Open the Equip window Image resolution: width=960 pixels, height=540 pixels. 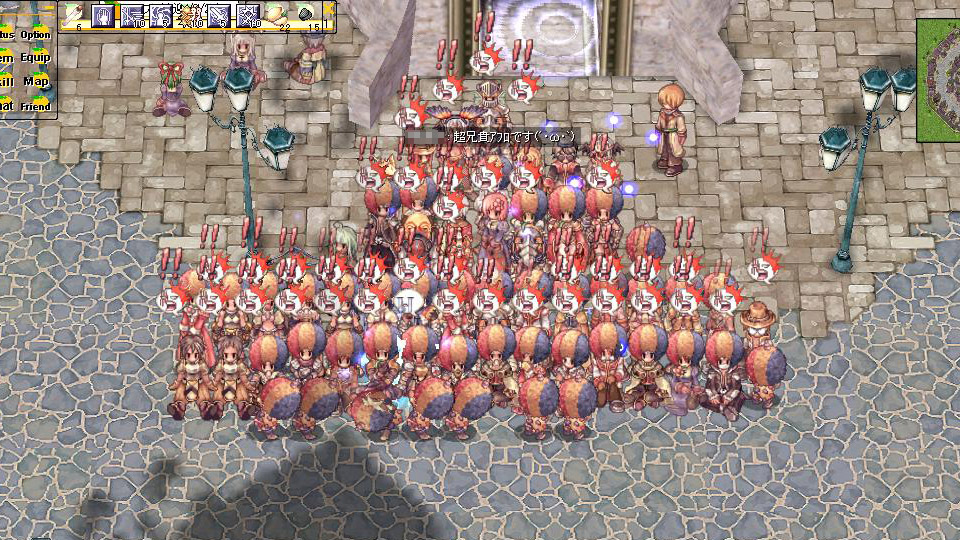tap(36, 58)
